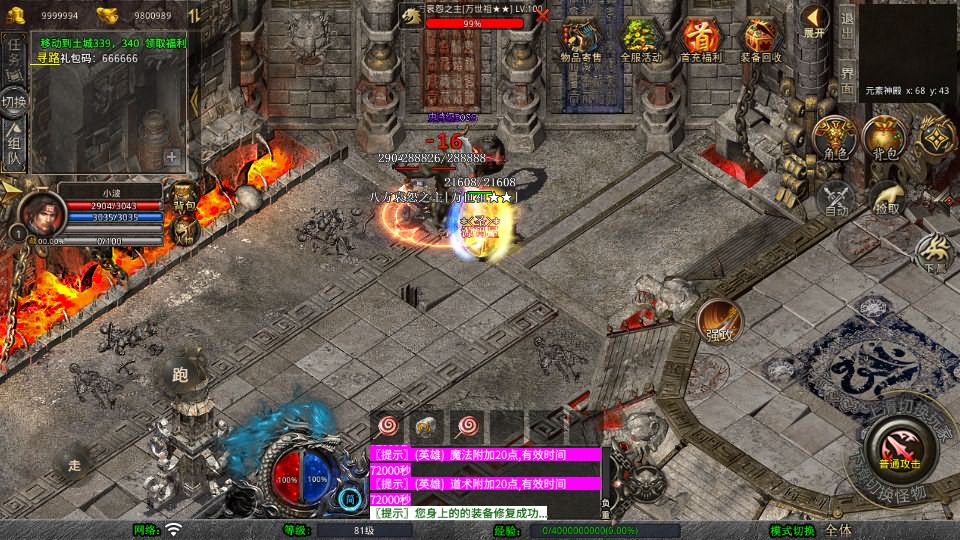Open the 装备回收 equipment recycling chest
960x540 pixels.
761,38
